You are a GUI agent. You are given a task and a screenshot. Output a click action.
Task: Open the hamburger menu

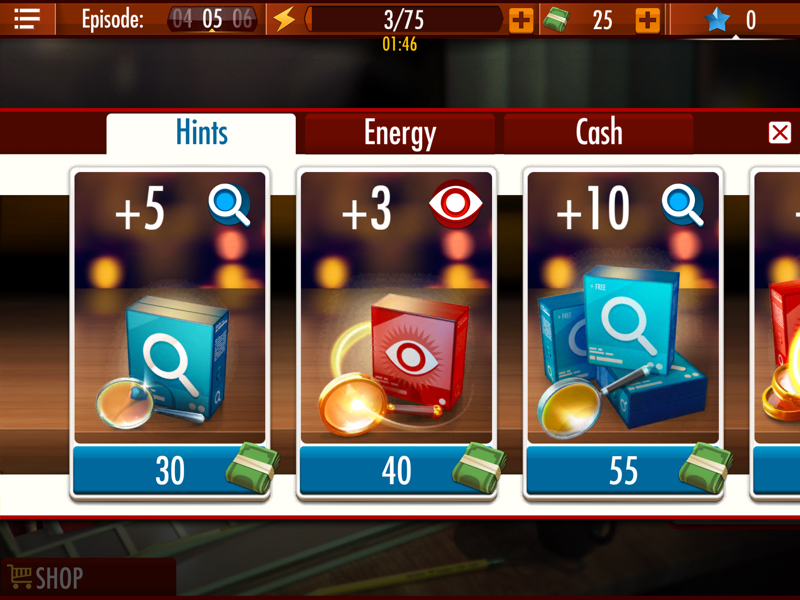click(27, 18)
